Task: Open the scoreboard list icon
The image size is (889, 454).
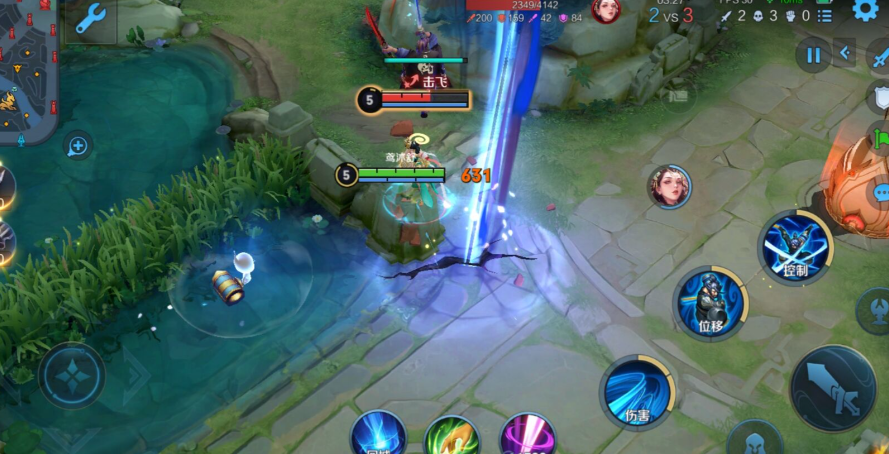Action: click(824, 16)
